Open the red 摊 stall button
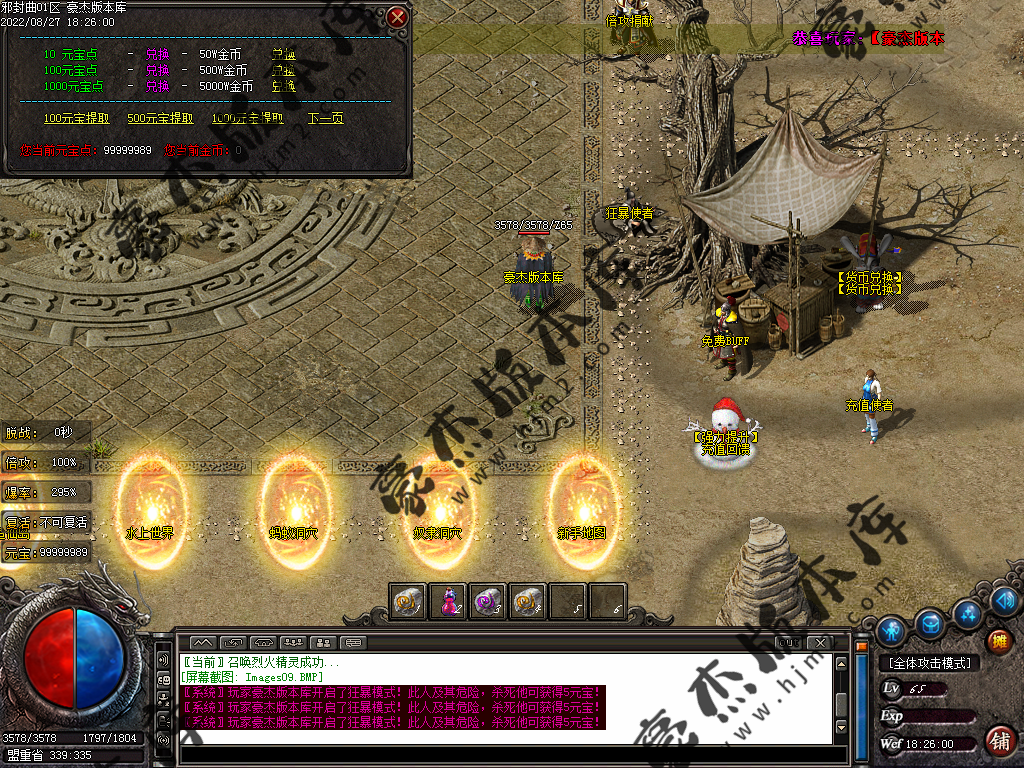Viewport: 1024px width, 768px height. pos(998,641)
